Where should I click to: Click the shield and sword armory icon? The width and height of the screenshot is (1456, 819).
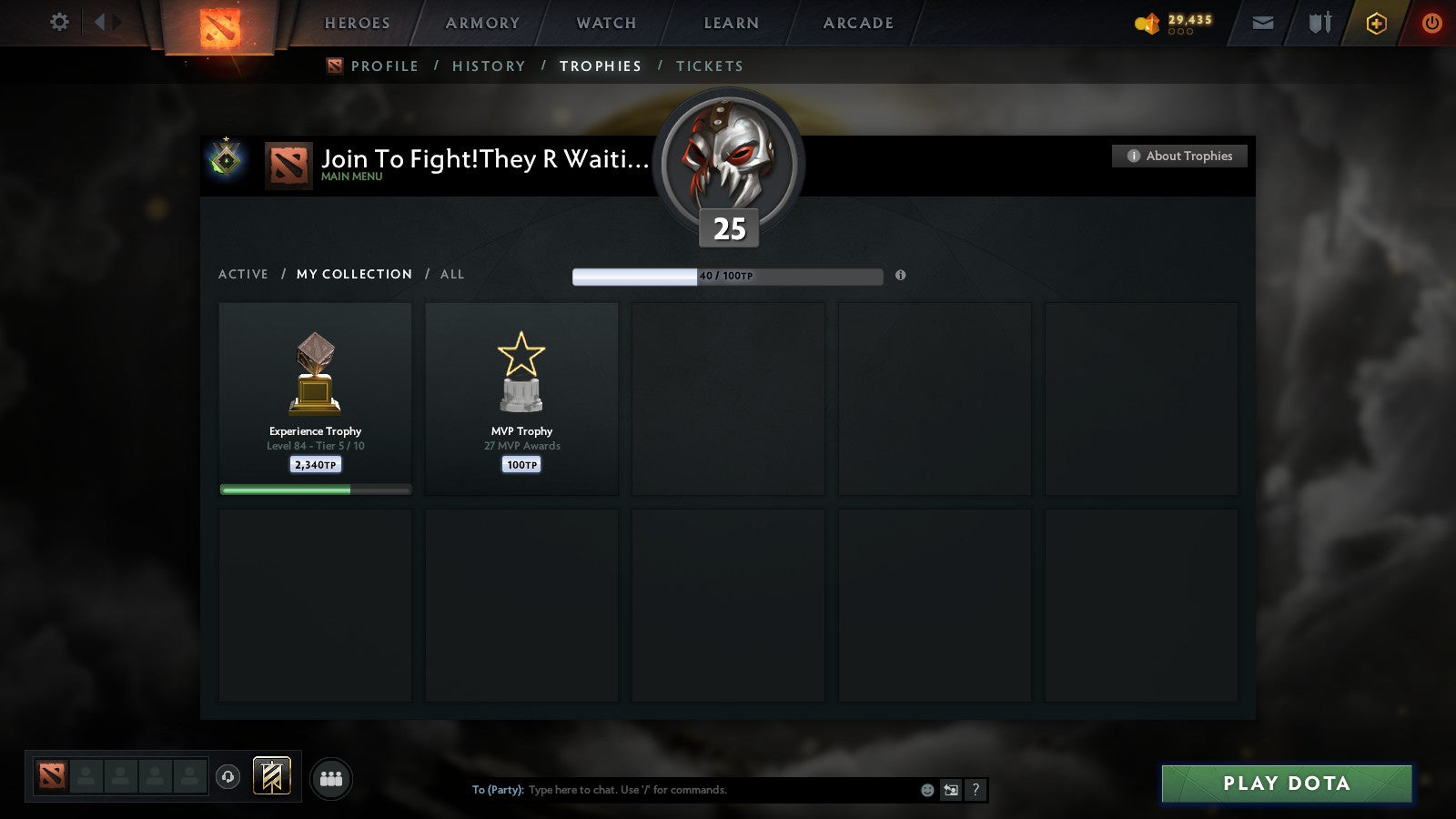pos(1320,22)
